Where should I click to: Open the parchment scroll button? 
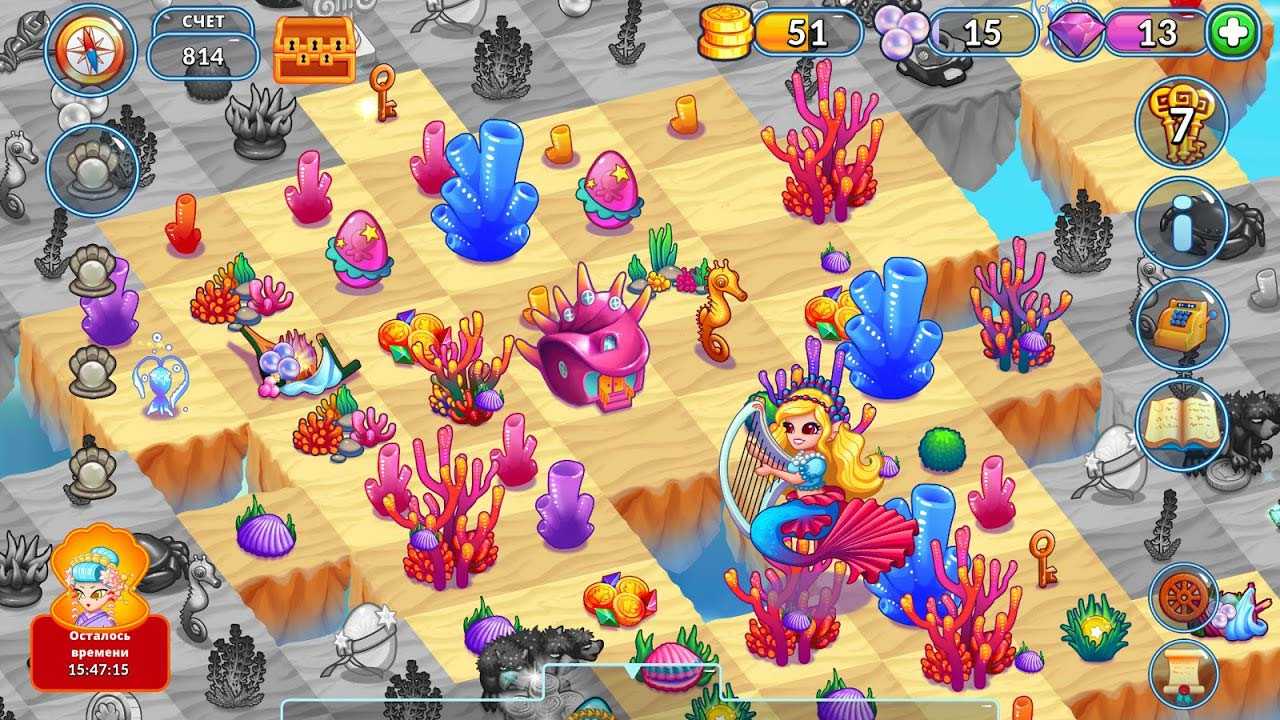coord(1183,673)
